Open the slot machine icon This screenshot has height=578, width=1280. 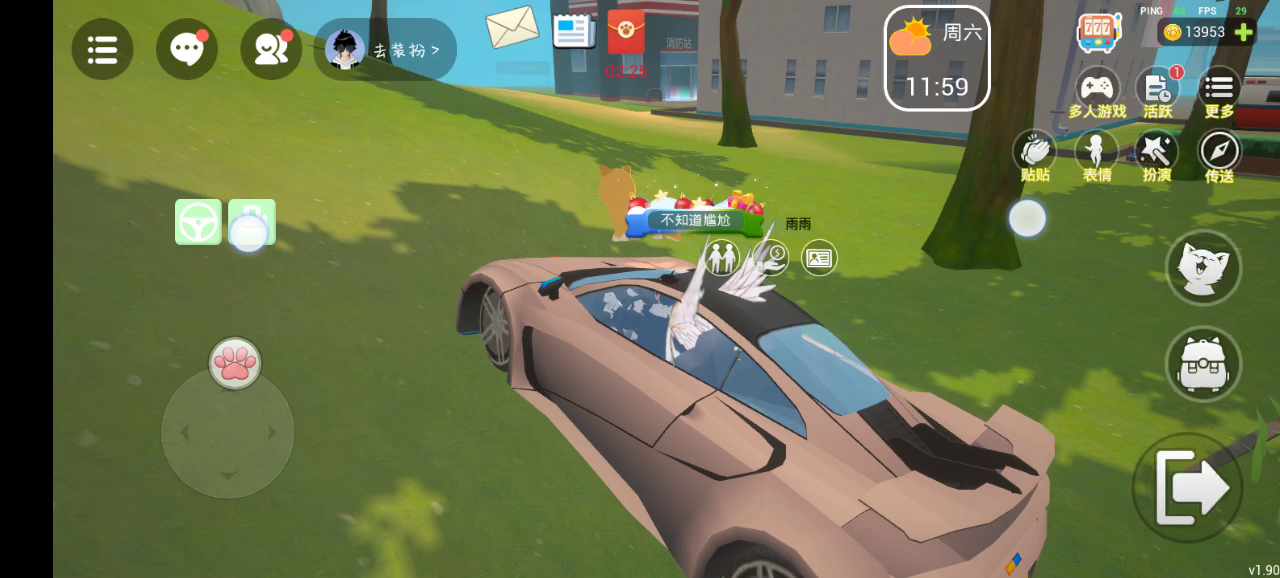coord(1098,32)
